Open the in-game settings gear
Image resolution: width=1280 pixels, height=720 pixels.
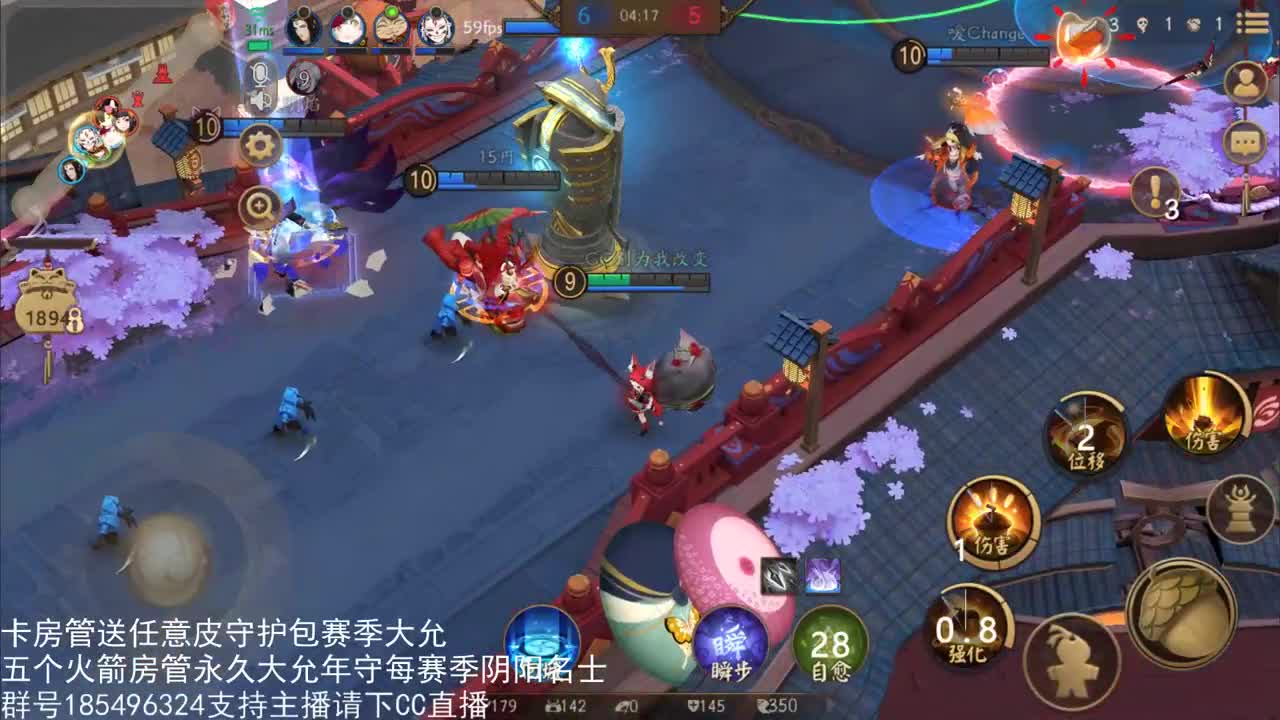click(258, 146)
